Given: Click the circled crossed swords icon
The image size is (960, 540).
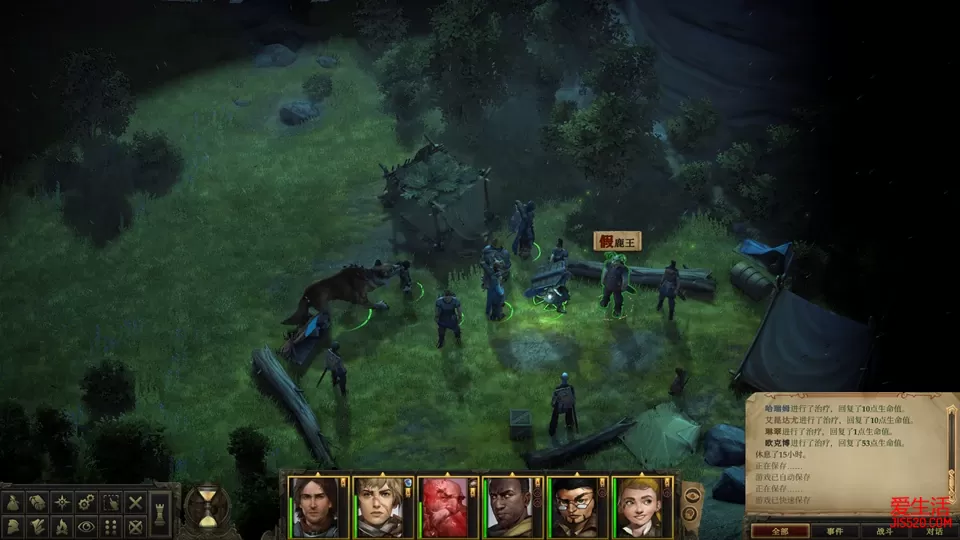Looking at the screenshot, I should point(136,524).
